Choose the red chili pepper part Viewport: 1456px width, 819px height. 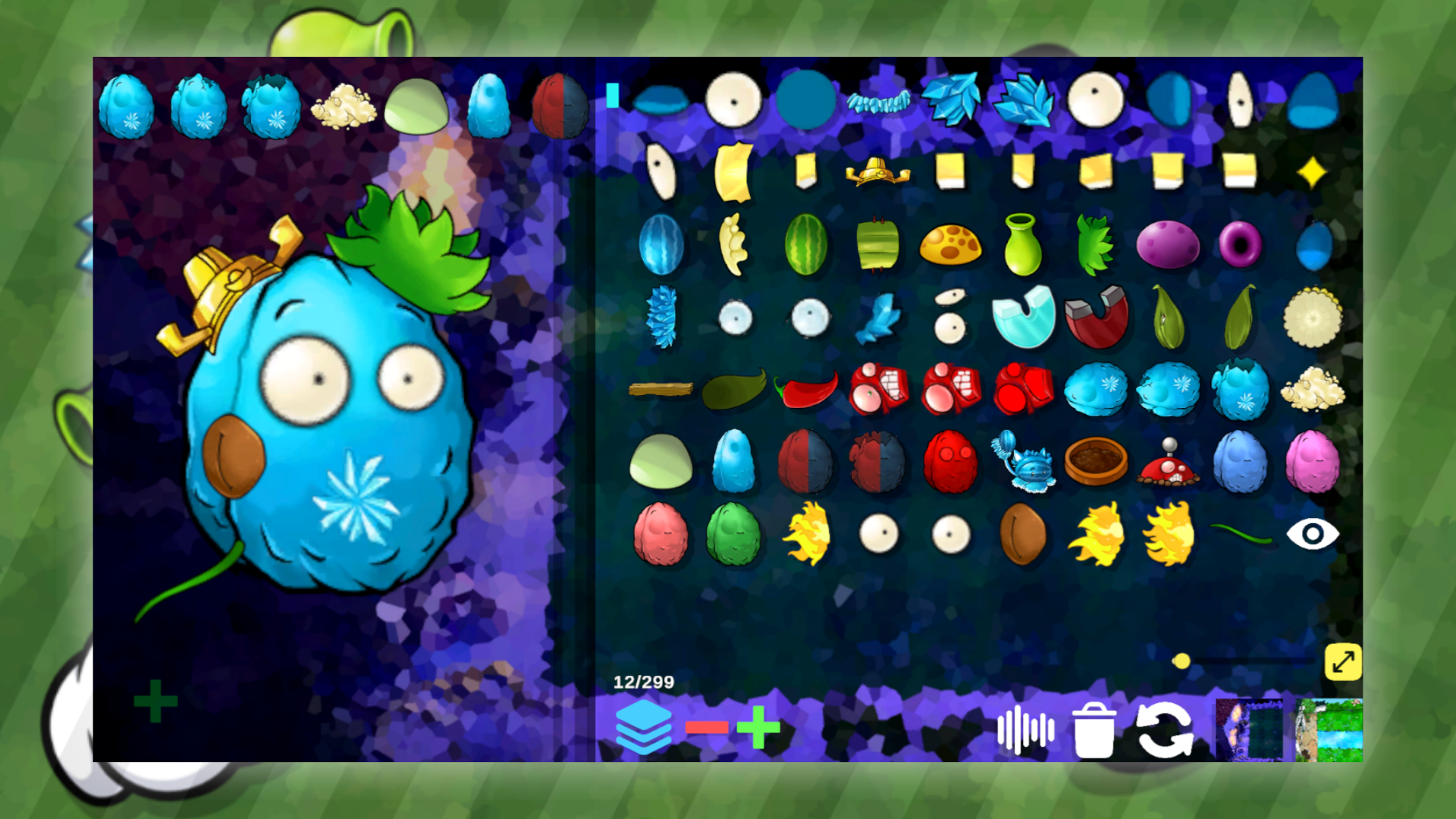point(806,391)
